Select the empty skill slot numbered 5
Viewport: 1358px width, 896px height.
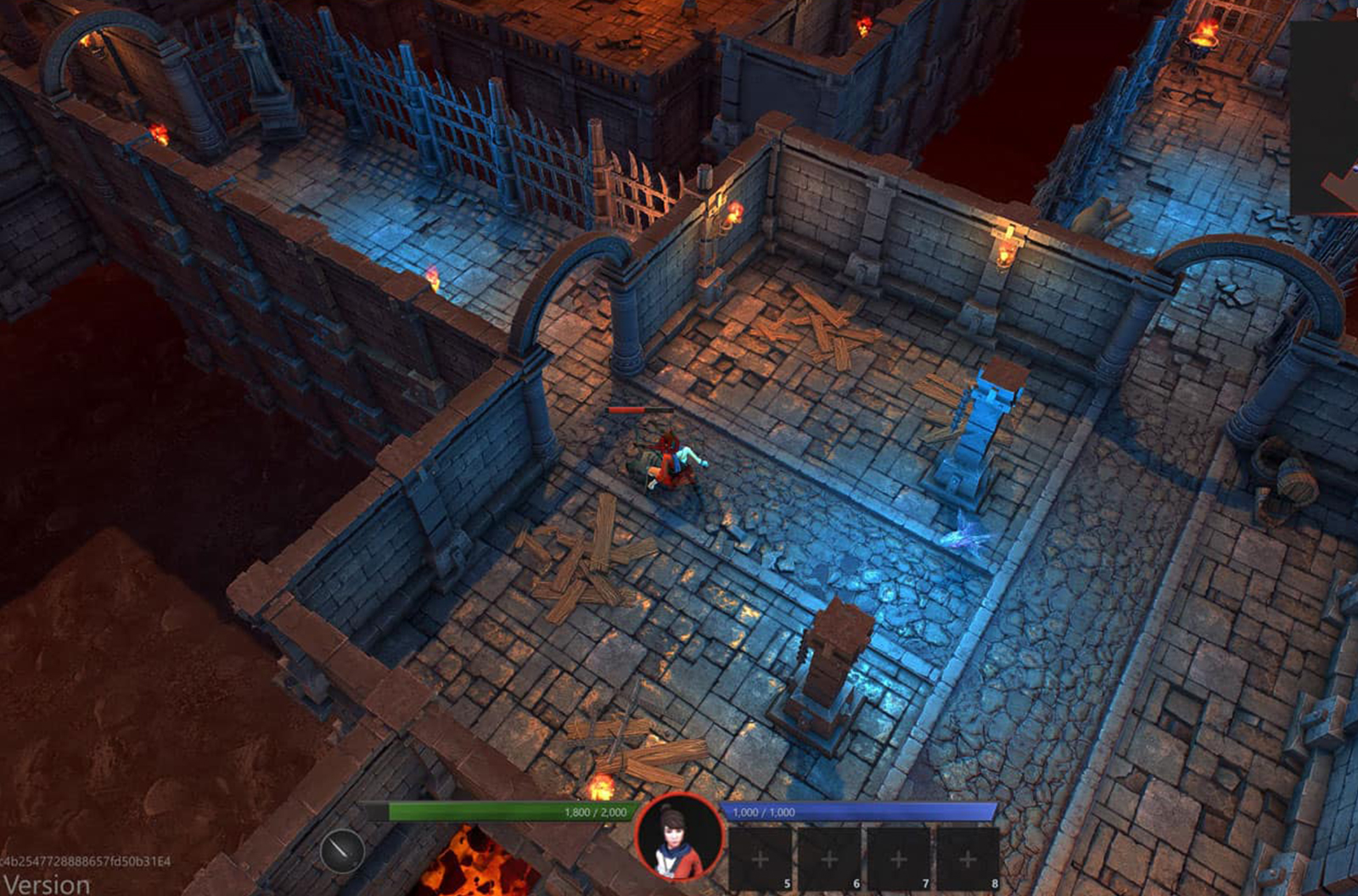[760, 859]
